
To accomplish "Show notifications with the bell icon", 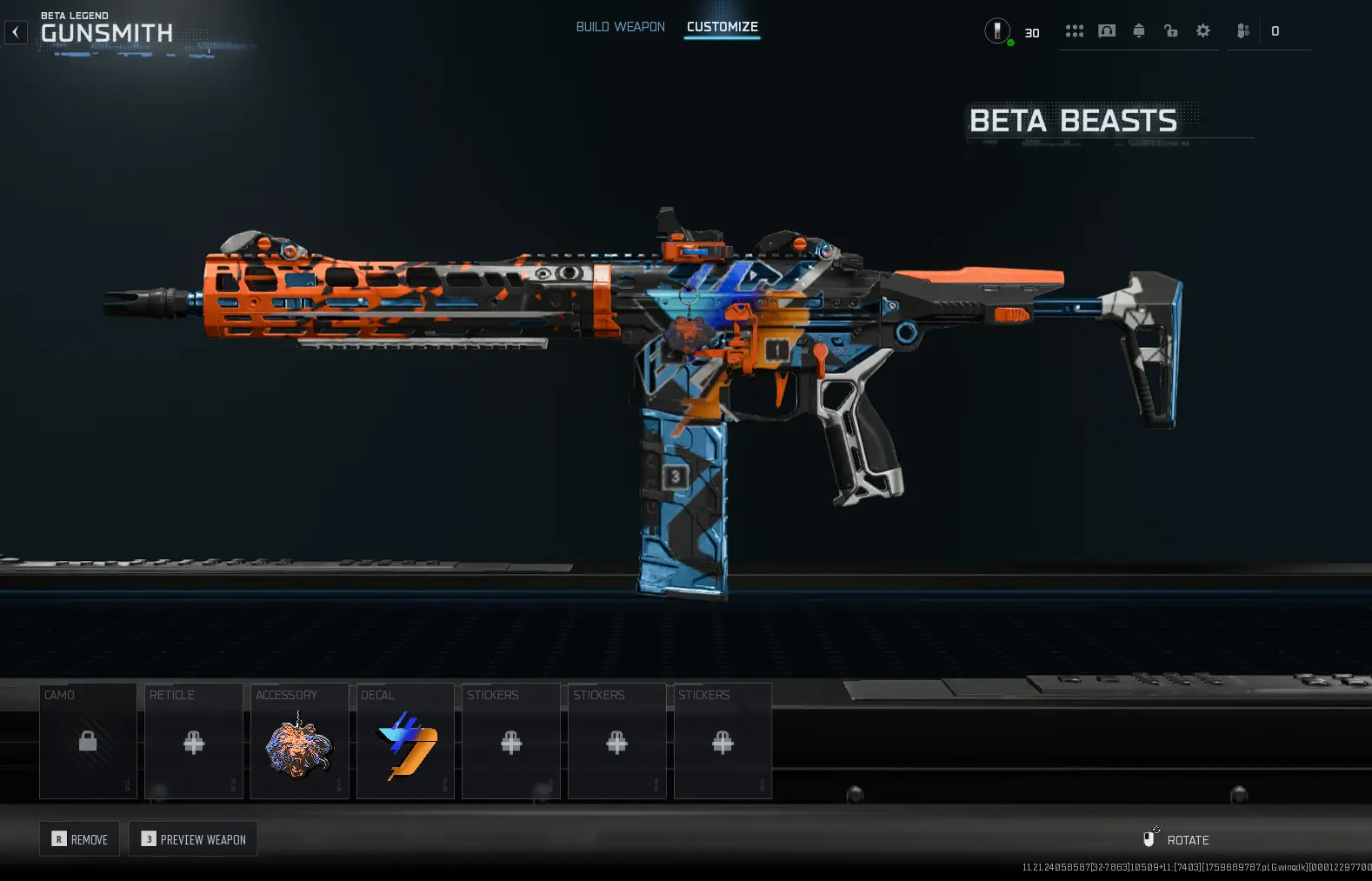I will pos(1139,31).
